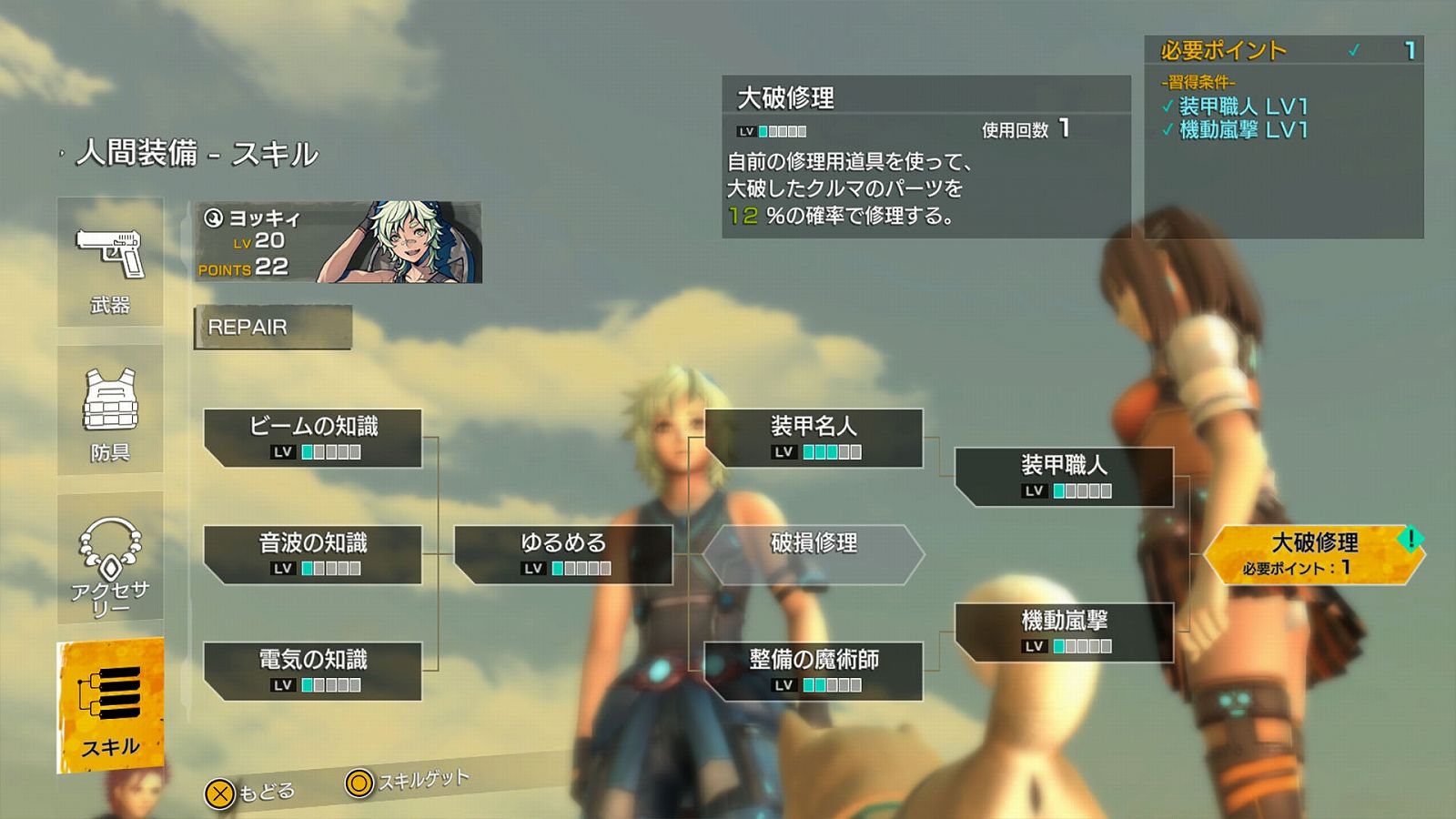Select the アクセサリー accessory tab
Viewport: 1456px width, 819px height.
(110, 558)
